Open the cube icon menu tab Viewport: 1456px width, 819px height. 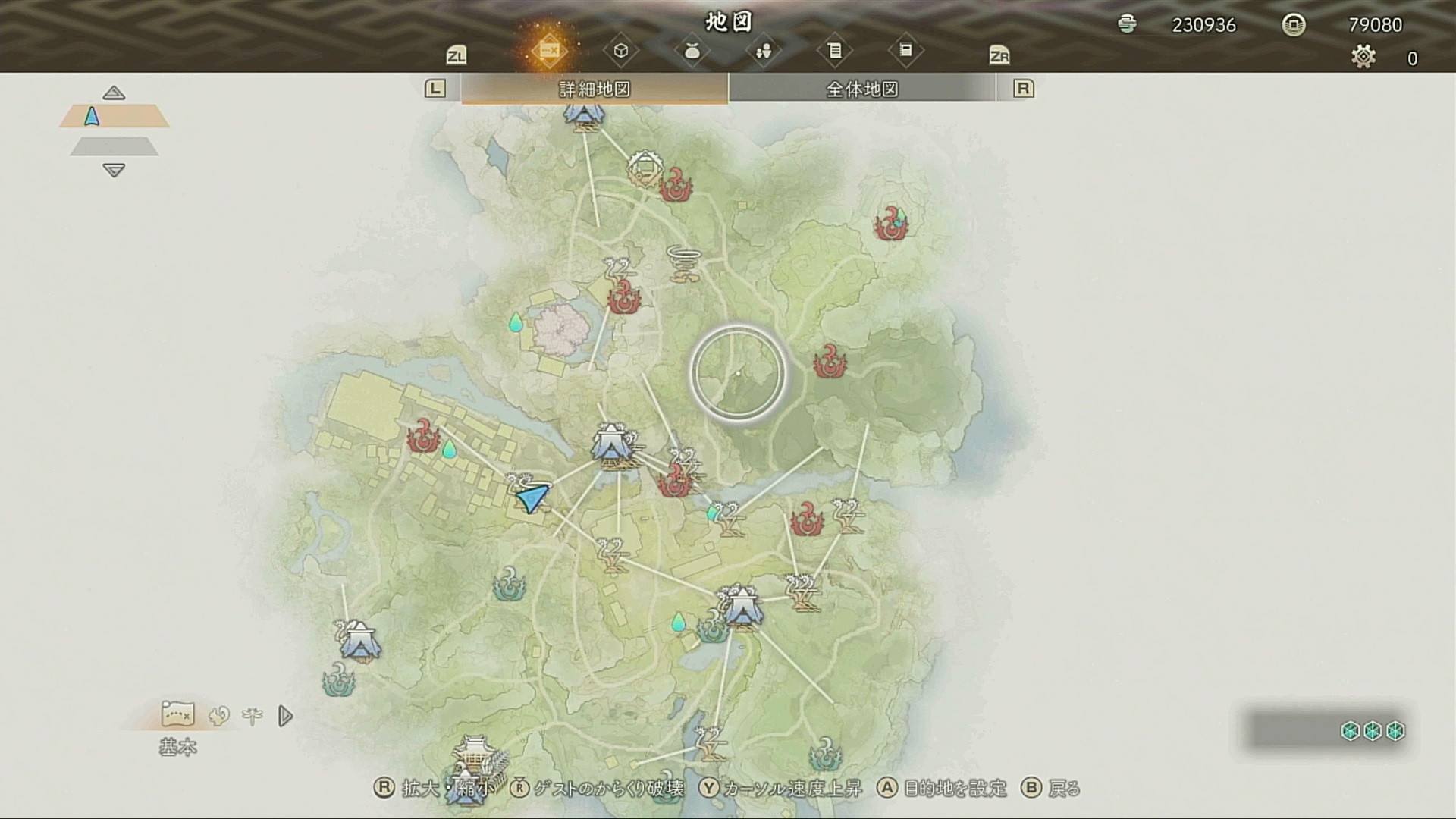[x=620, y=51]
